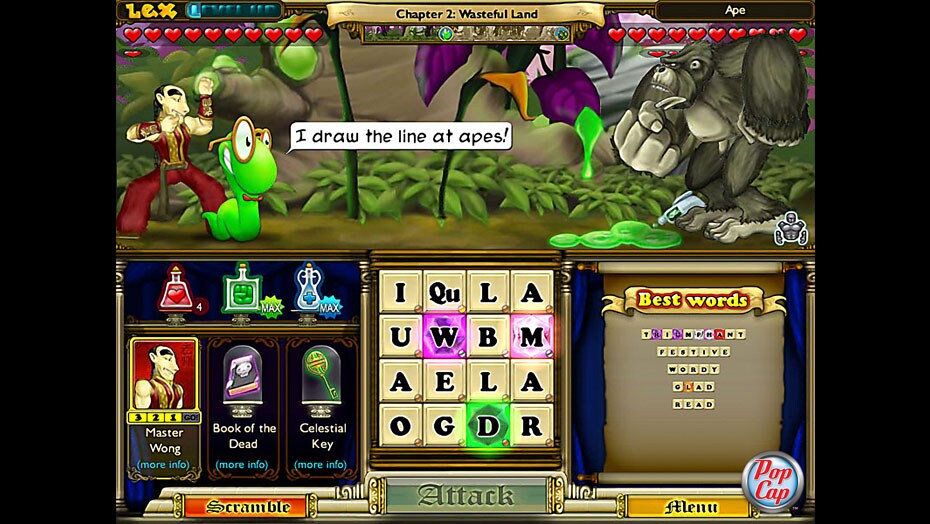Use the red health potion
Image resolution: width=930 pixels, height=524 pixels.
click(x=176, y=290)
